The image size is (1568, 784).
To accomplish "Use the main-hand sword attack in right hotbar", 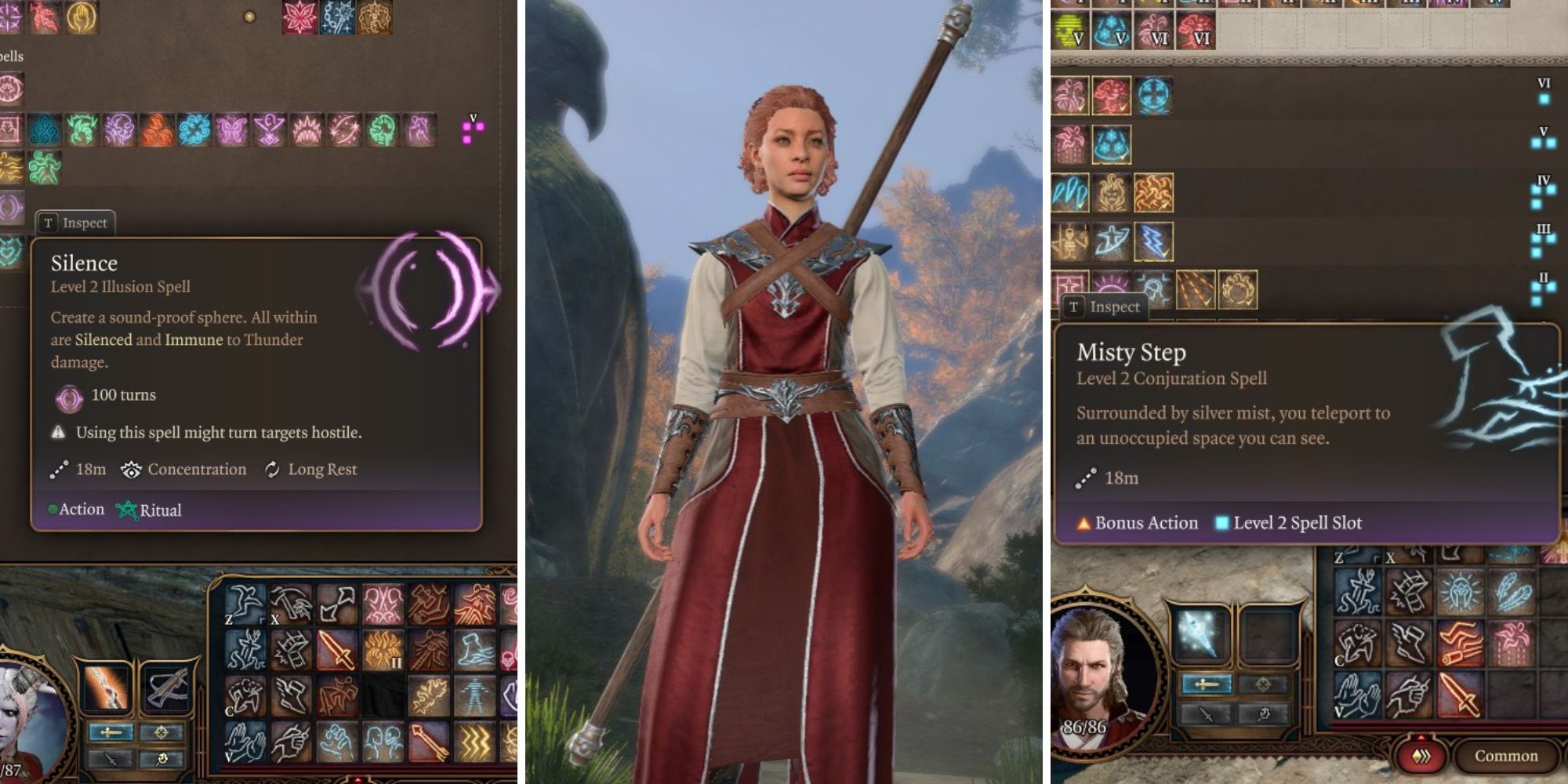I will [x=1461, y=695].
